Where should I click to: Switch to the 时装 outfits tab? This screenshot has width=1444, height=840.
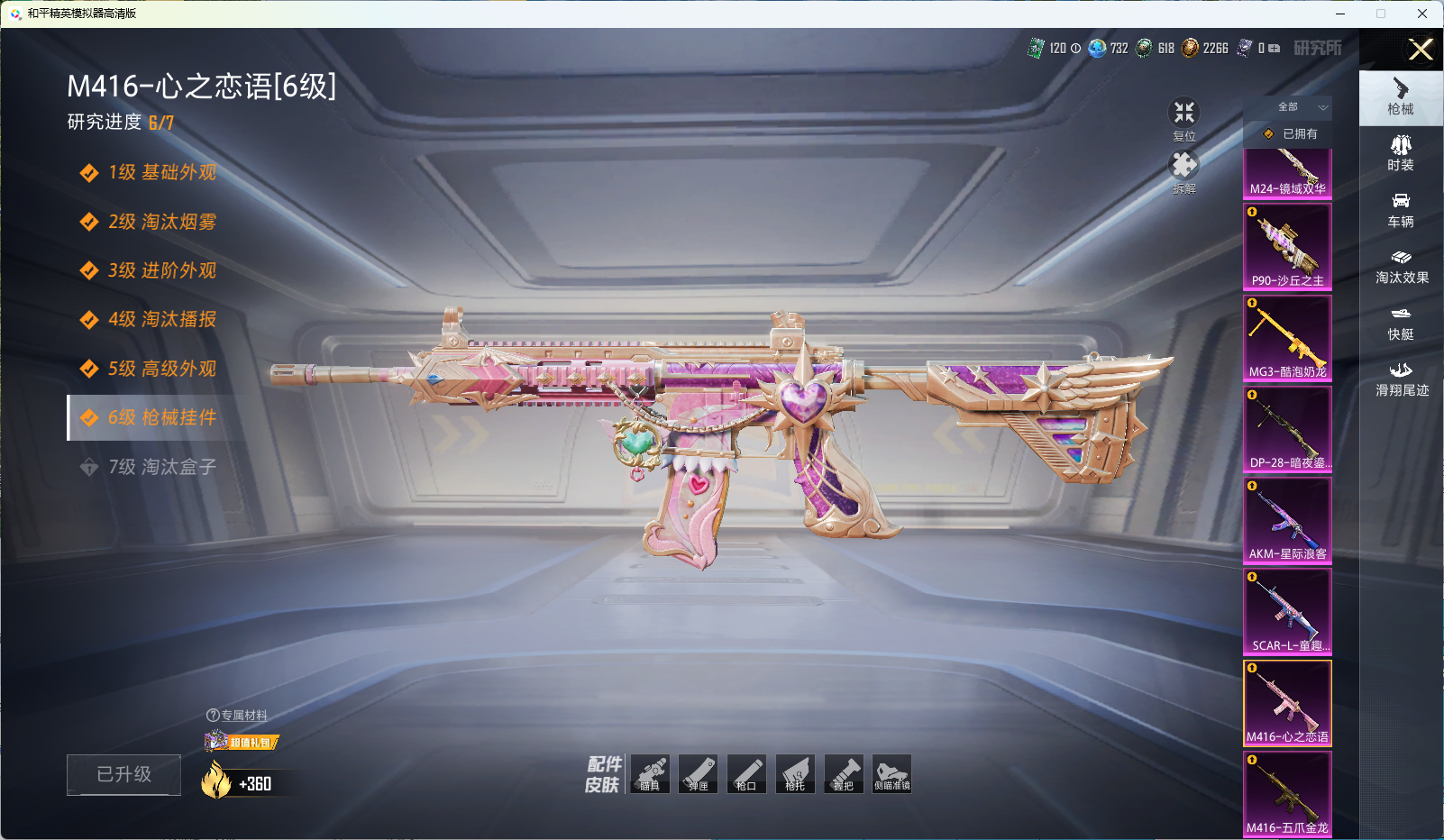pos(1401,152)
